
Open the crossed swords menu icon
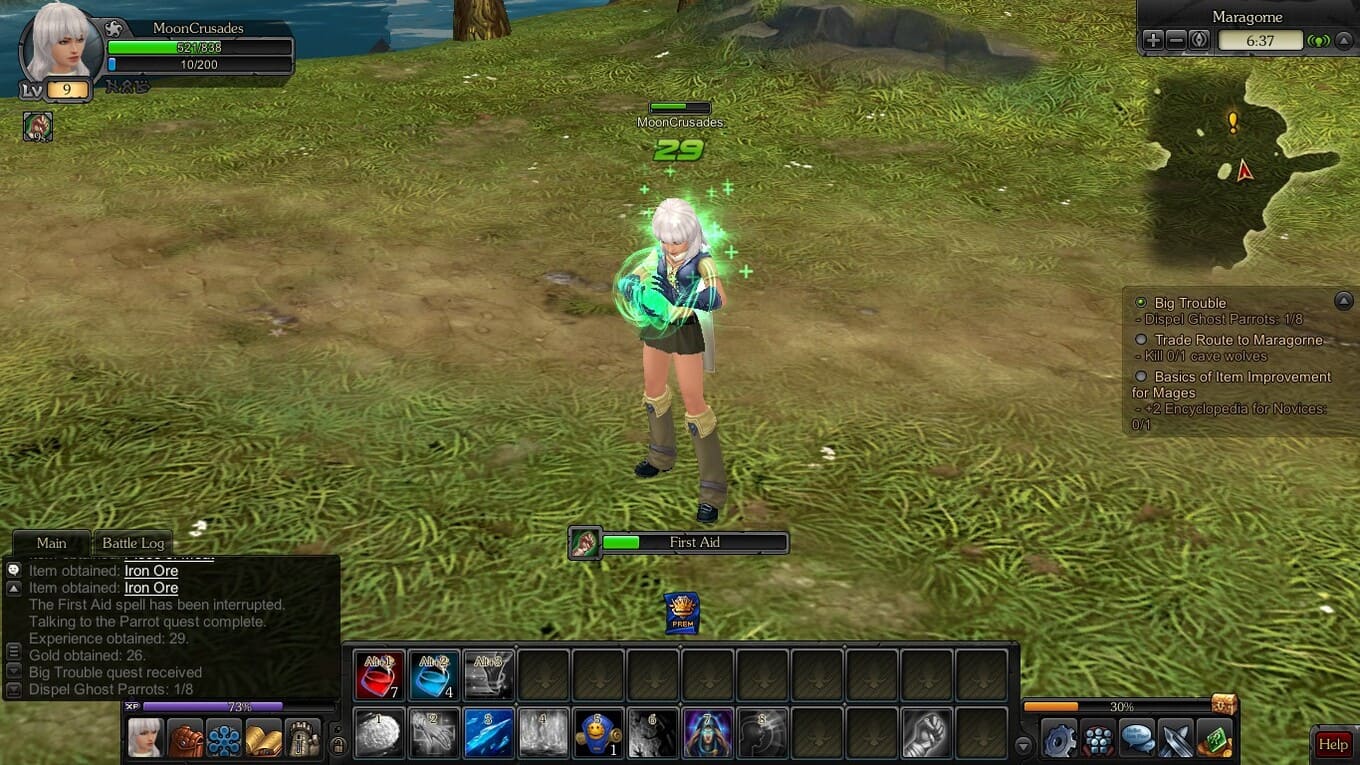tap(1176, 740)
